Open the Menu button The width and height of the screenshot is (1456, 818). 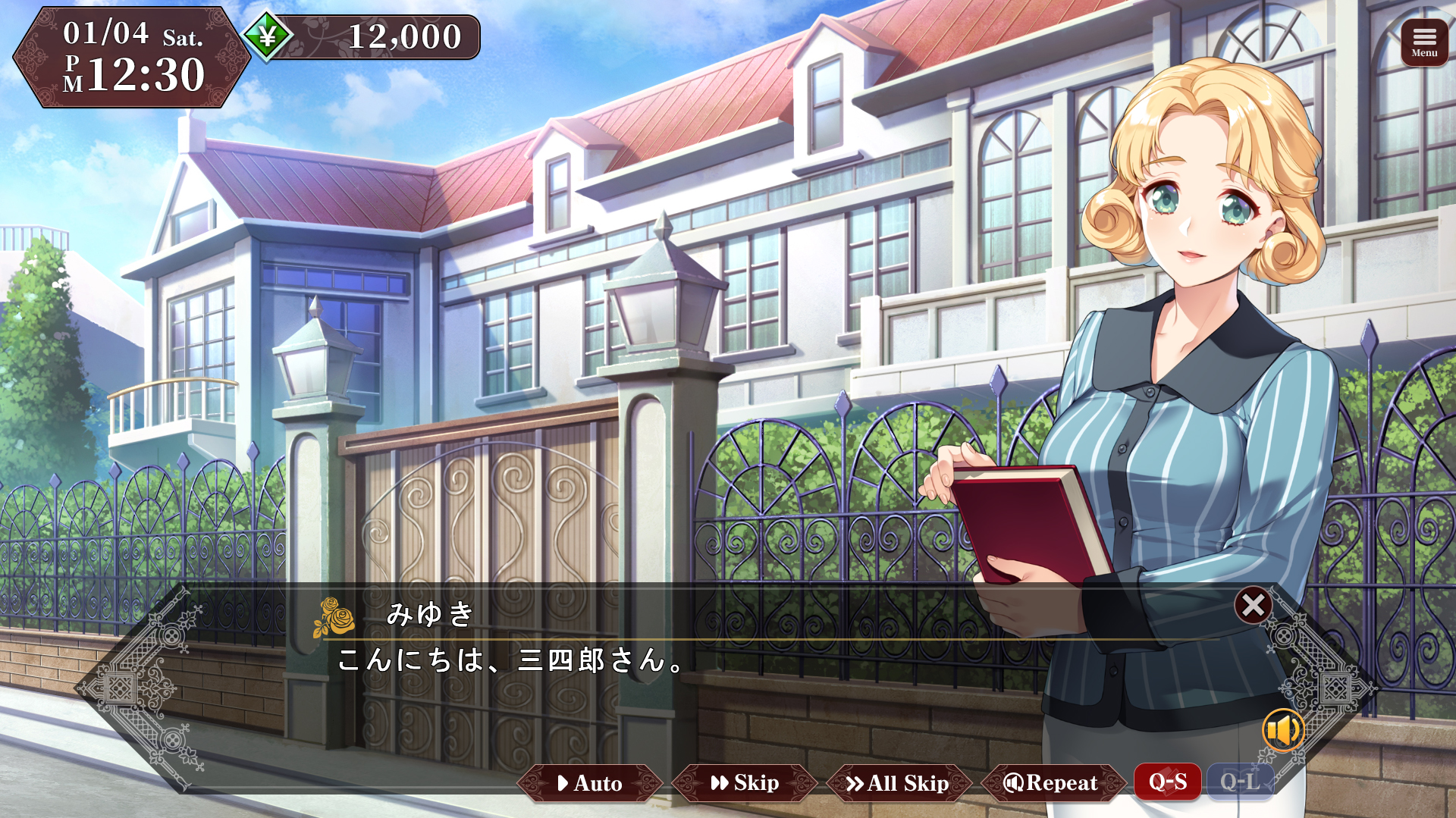pos(1423,42)
